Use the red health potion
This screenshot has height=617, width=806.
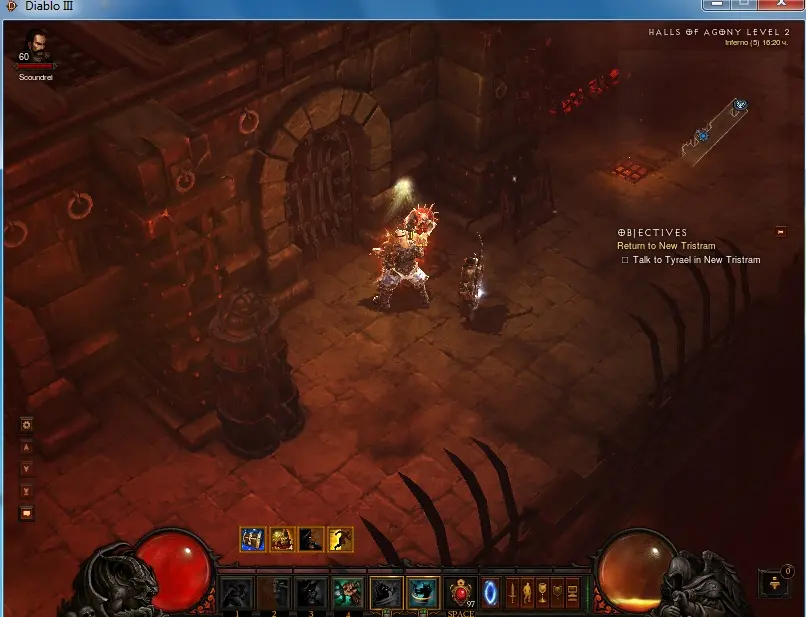[x=460, y=592]
